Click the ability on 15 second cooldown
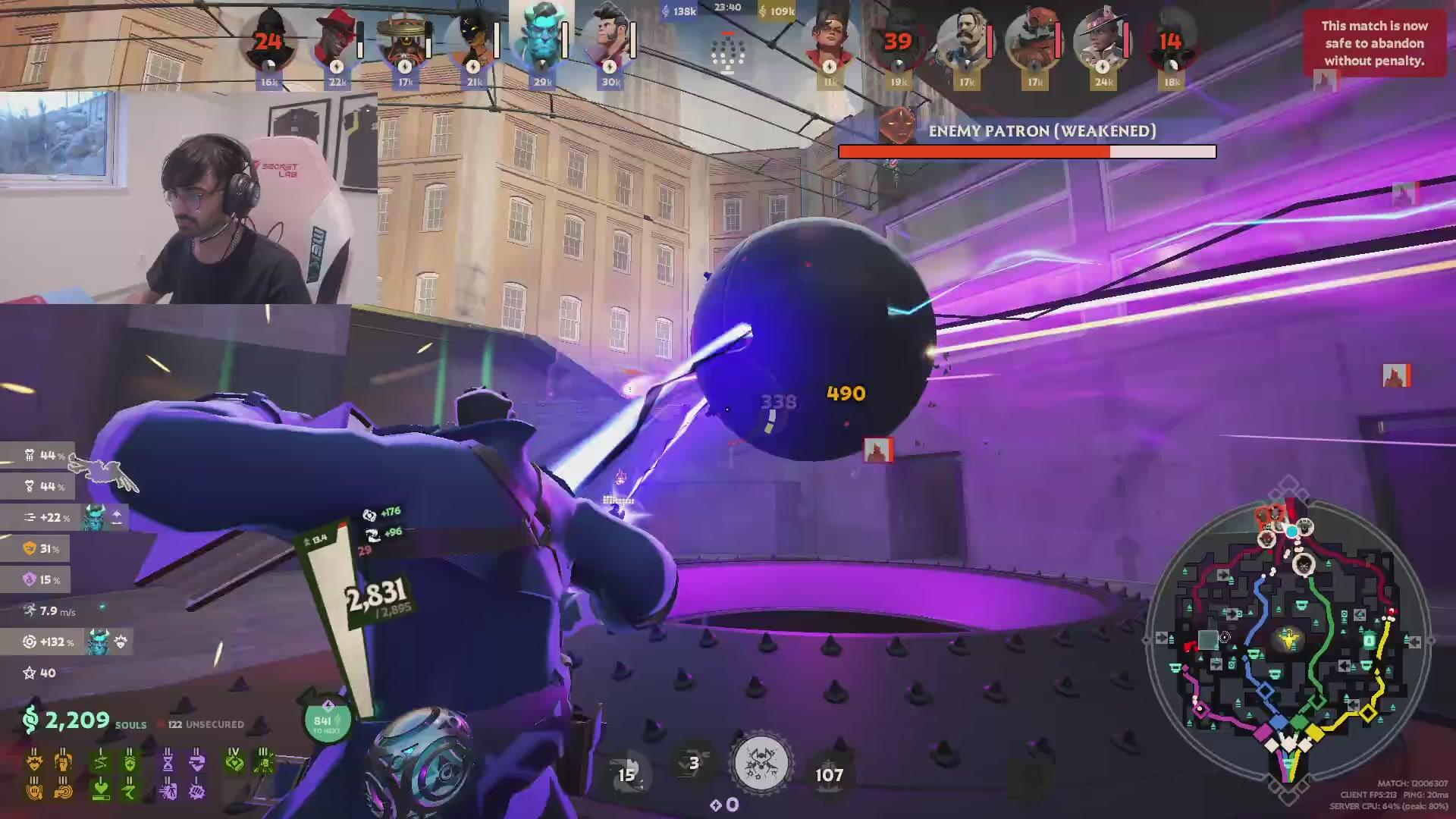This screenshot has width=1456, height=819. (626, 773)
